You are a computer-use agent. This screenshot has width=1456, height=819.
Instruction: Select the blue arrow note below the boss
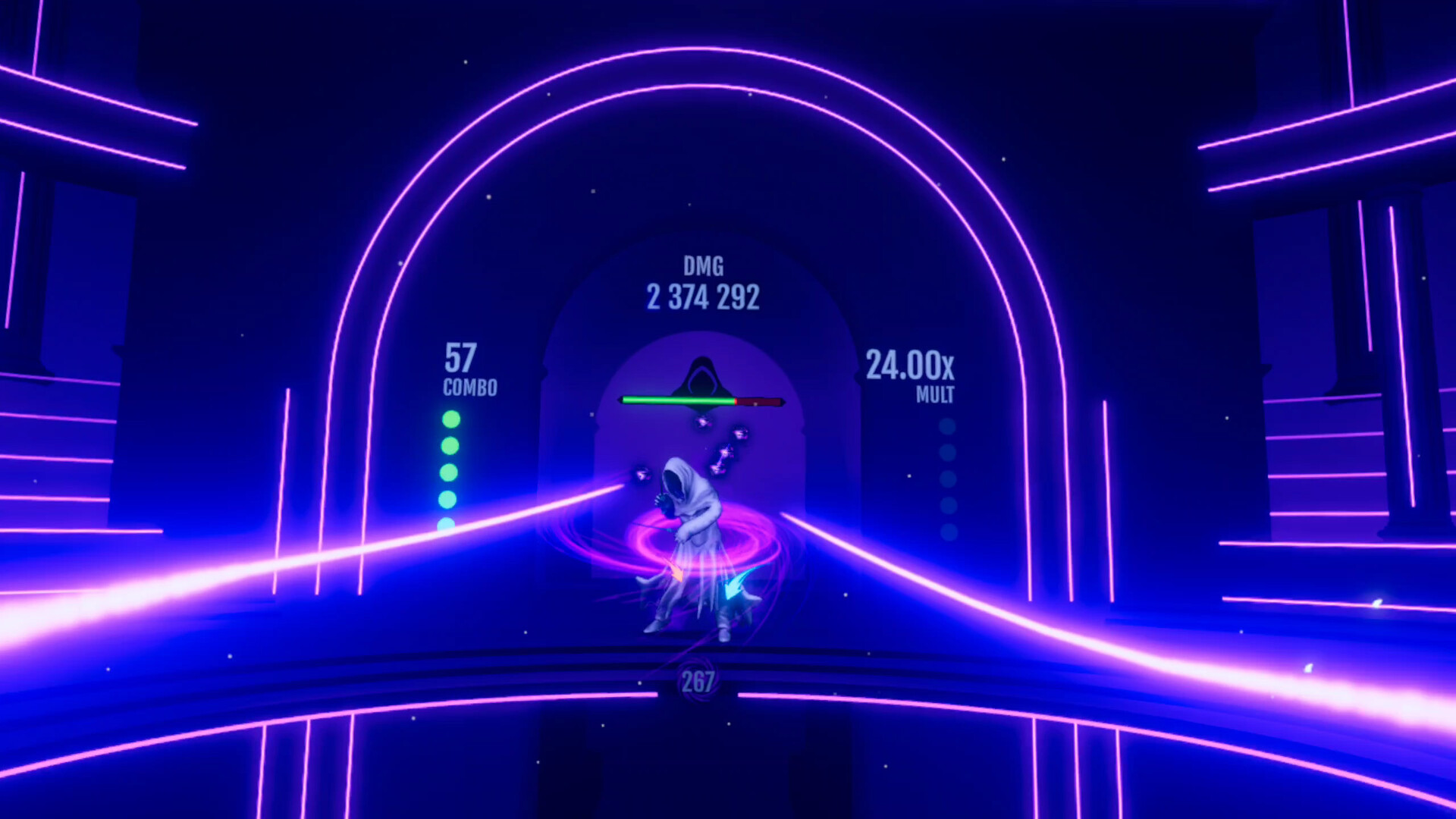tap(733, 589)
